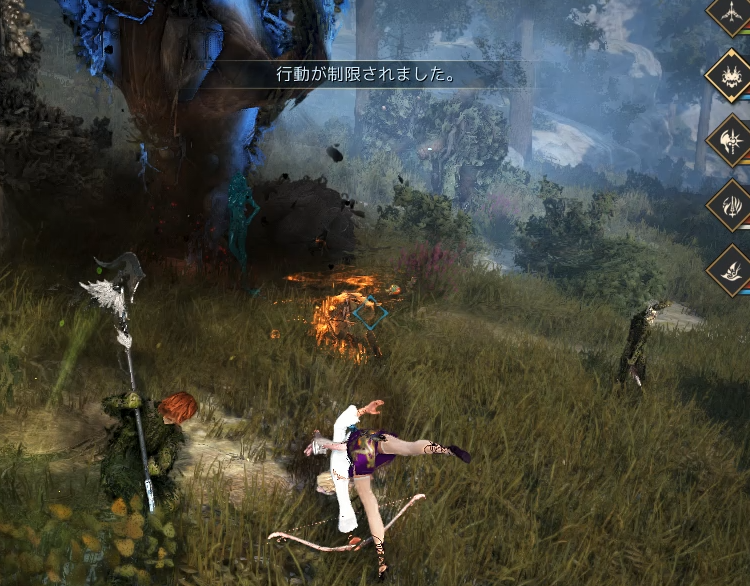Select the bow and arrow diamond icon
Image resolution: width=750 pixels, height=586 pixels.
tap(731, 10)
